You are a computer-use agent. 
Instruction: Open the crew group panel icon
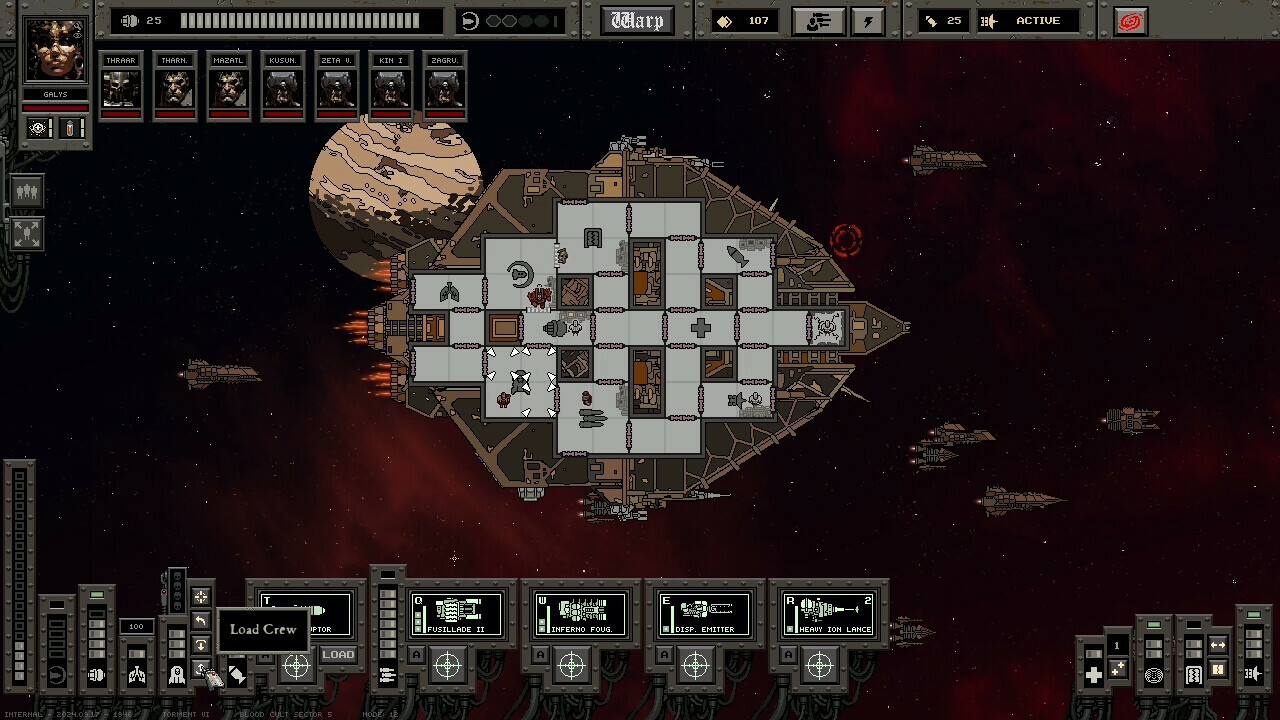pyautogui.click(x=27, y=191)
